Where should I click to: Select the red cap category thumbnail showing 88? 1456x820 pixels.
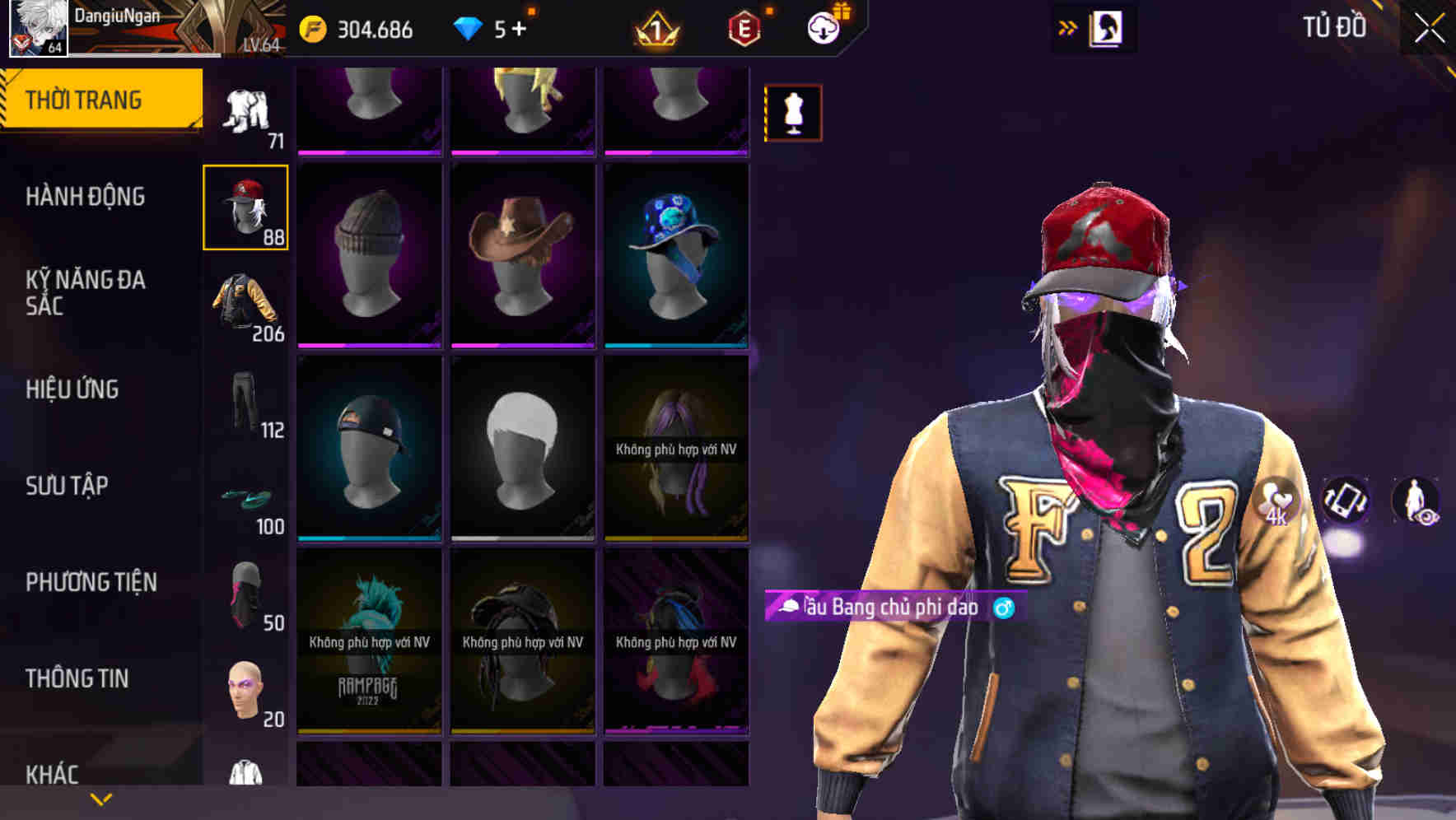pos(245,207)
